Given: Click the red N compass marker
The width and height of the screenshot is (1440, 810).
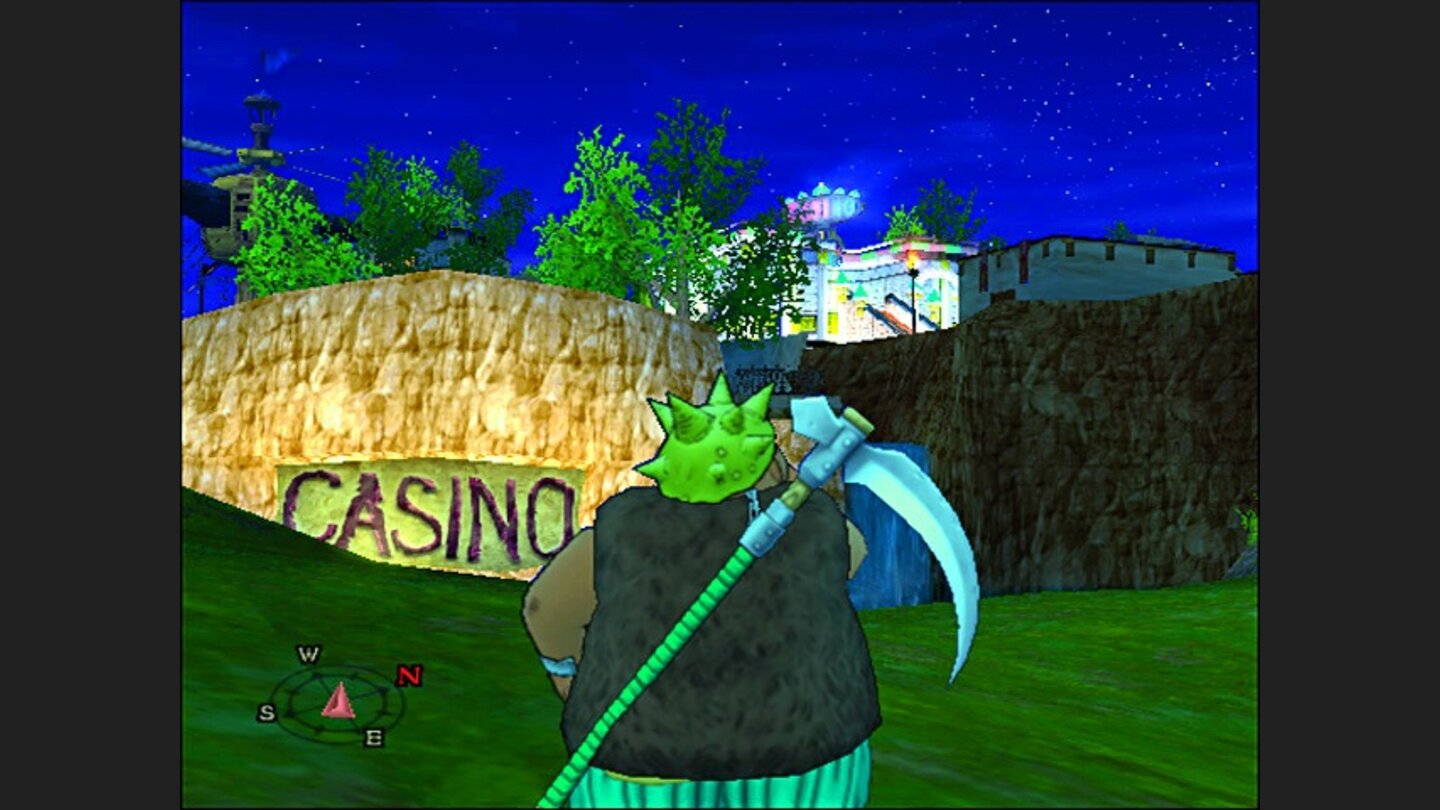Looking at the screenshot, I should coord(408,675).
